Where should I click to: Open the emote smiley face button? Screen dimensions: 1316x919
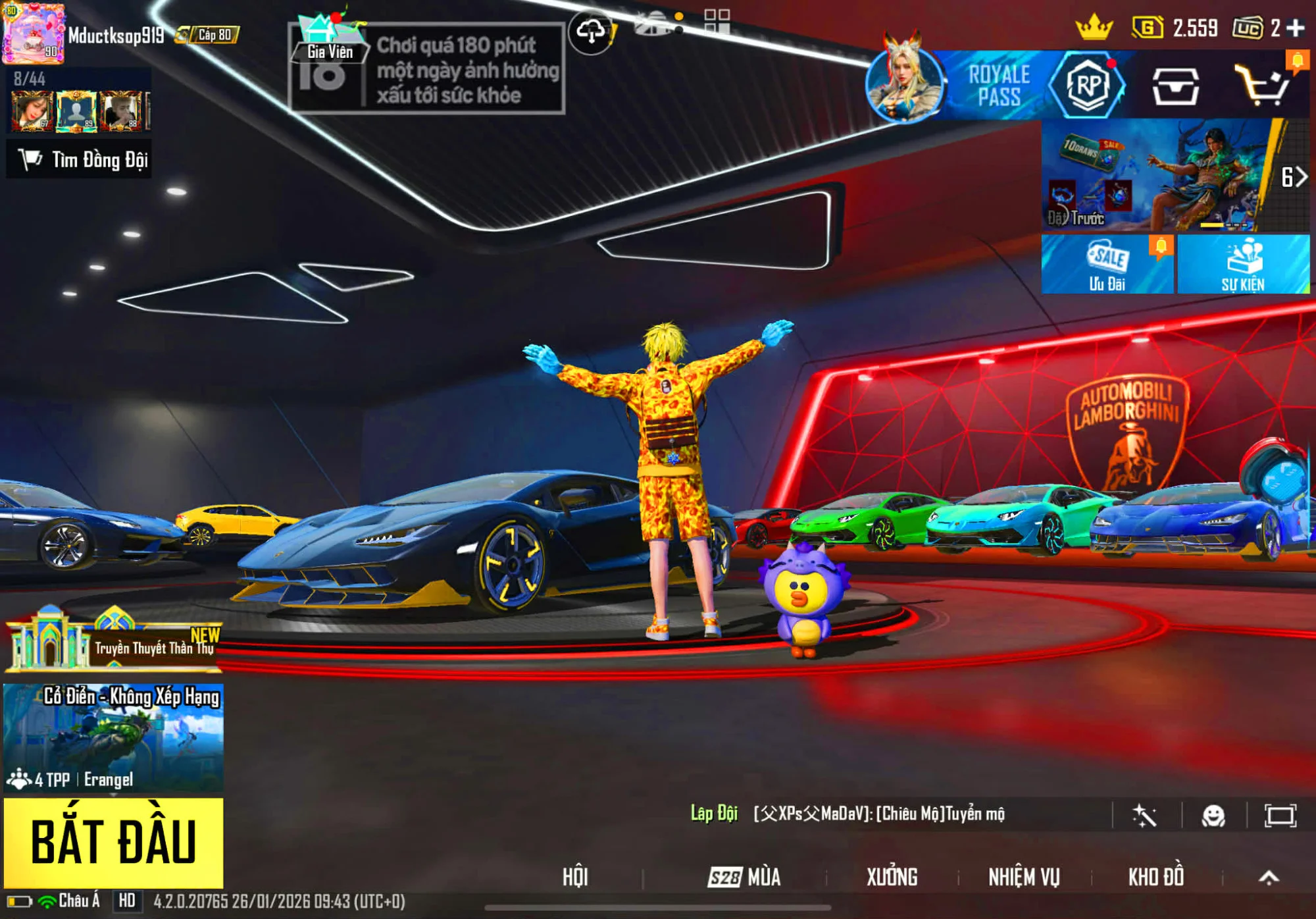(x=1213, y=816)
